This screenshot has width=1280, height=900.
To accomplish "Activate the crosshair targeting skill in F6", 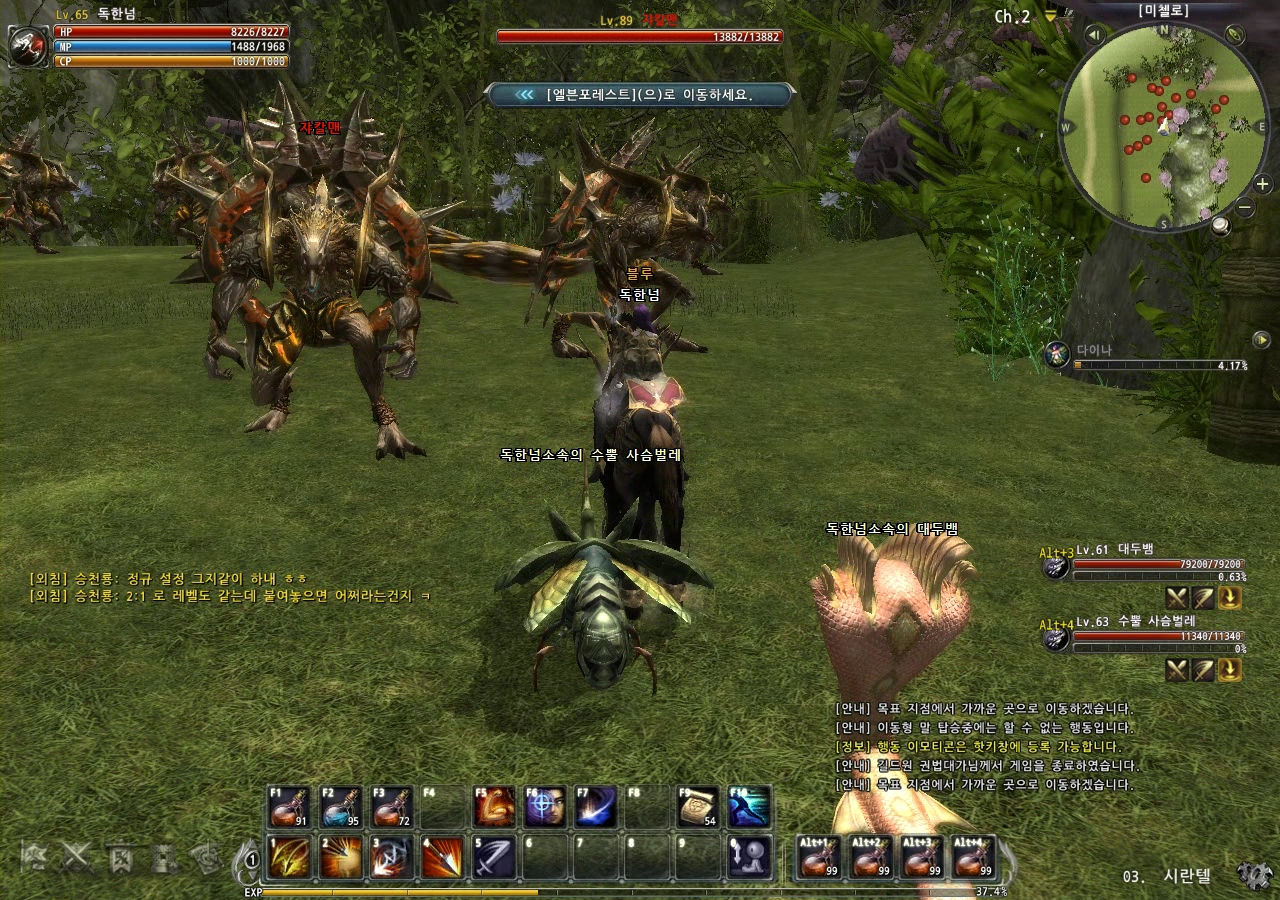I will coord(545,807).
